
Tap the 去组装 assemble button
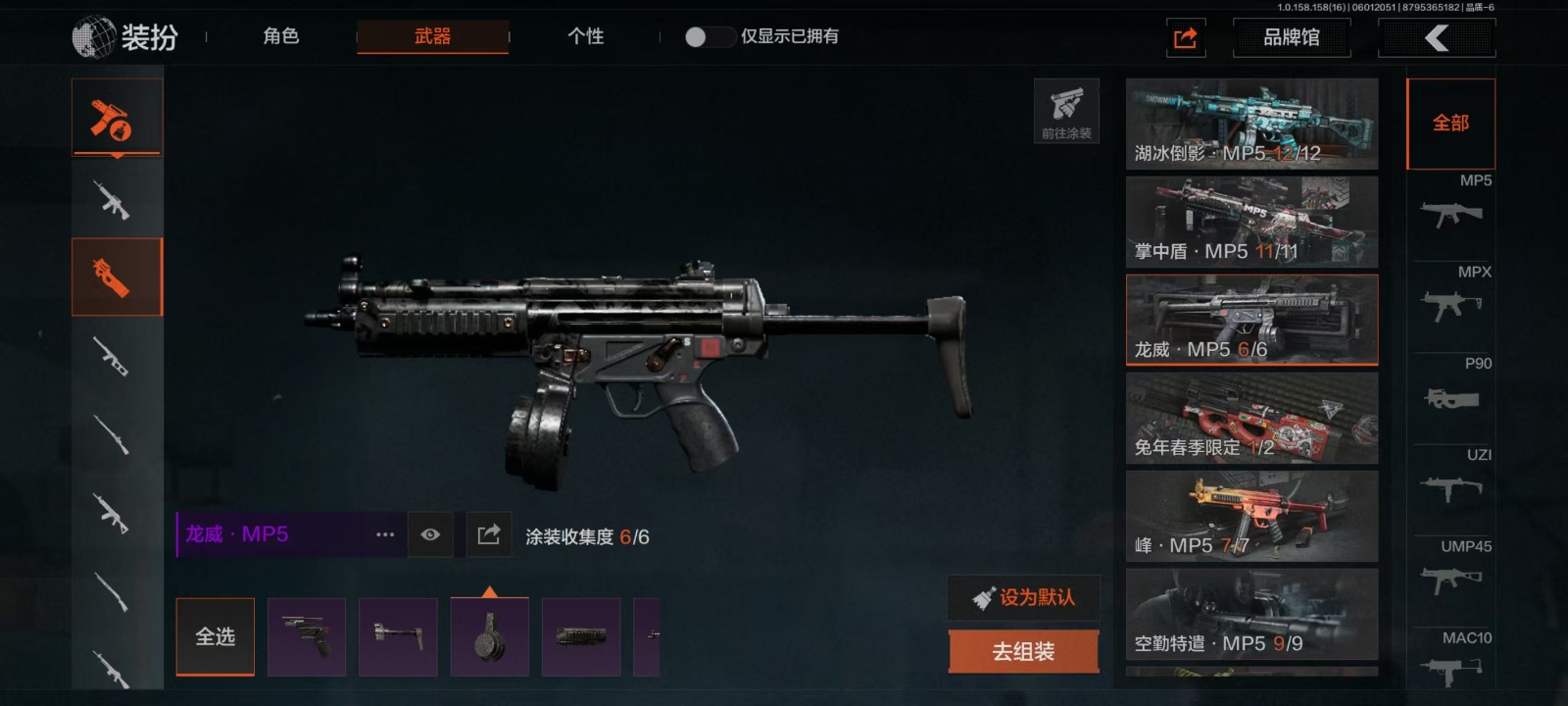coord(1023,651)
